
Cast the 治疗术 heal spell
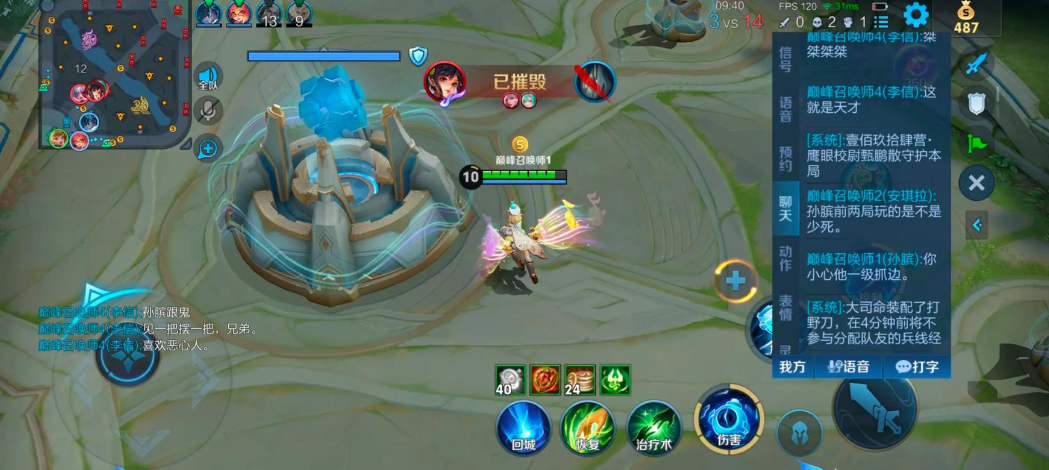(654, 427)
